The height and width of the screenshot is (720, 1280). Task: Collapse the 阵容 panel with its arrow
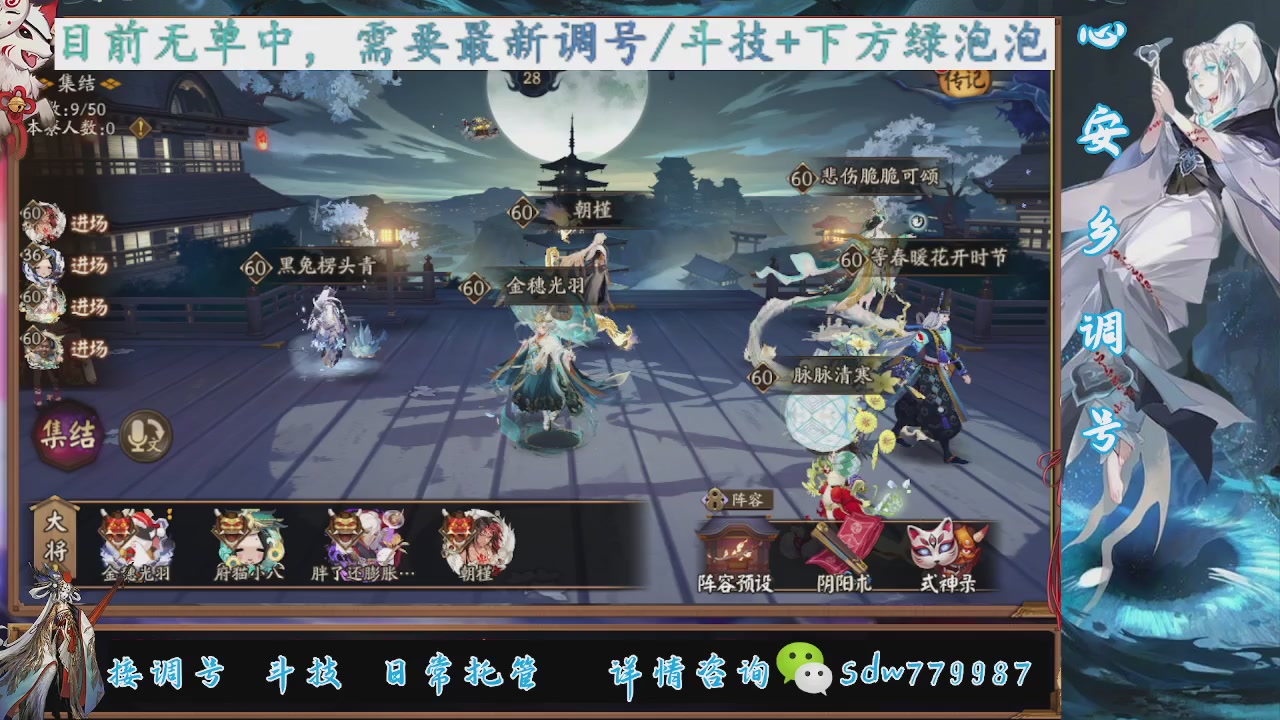pyautogui.click(x=713, y=500)
